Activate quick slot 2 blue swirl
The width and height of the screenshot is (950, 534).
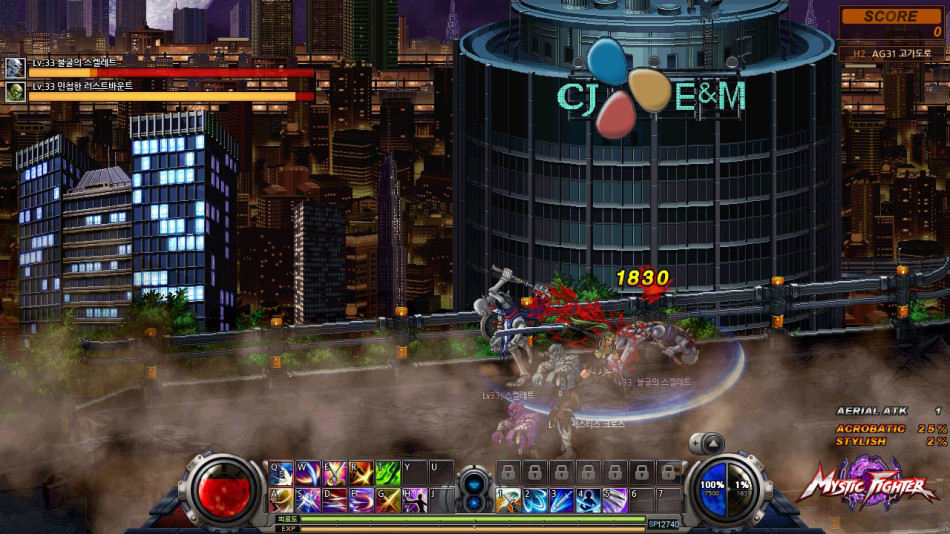535,499
